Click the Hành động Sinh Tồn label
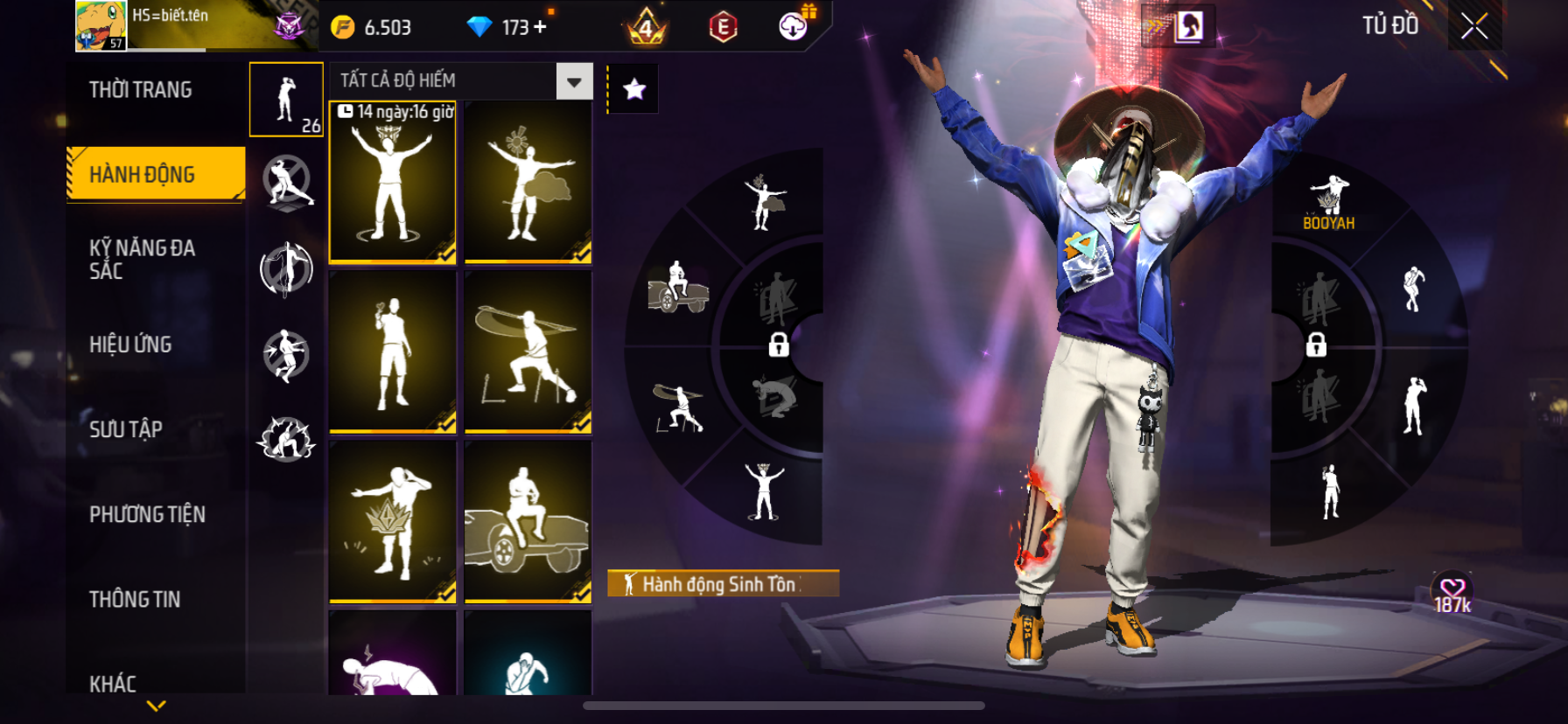 [x=723, y=583]
